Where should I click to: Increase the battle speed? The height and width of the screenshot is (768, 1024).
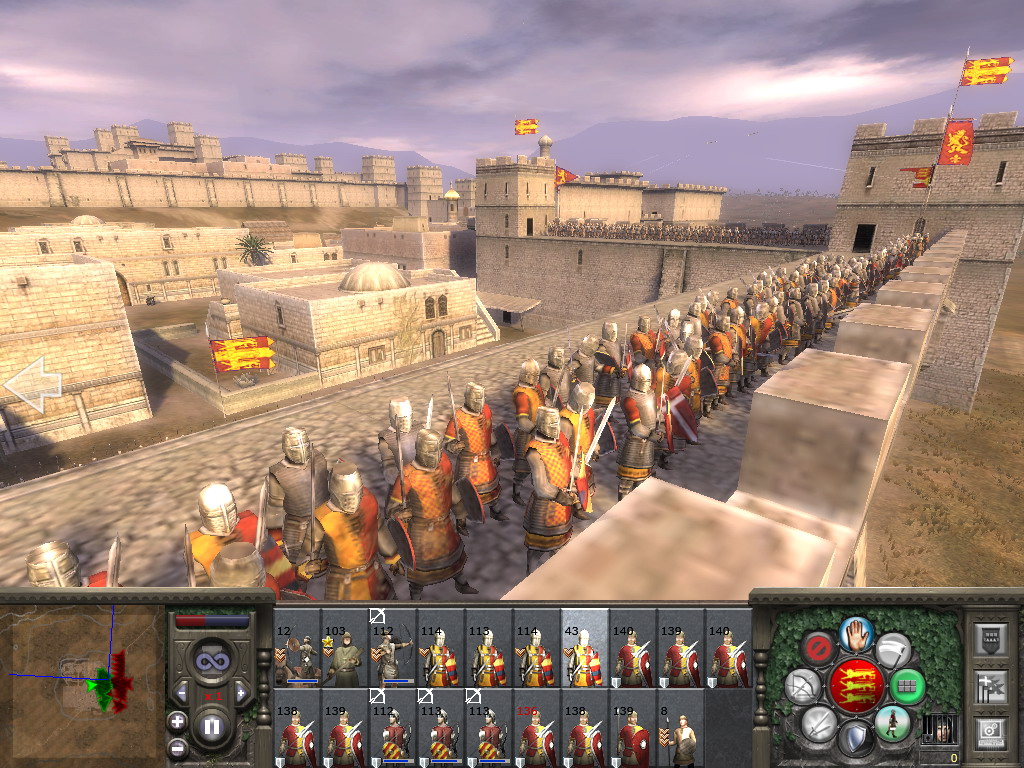tap(241, 693)
